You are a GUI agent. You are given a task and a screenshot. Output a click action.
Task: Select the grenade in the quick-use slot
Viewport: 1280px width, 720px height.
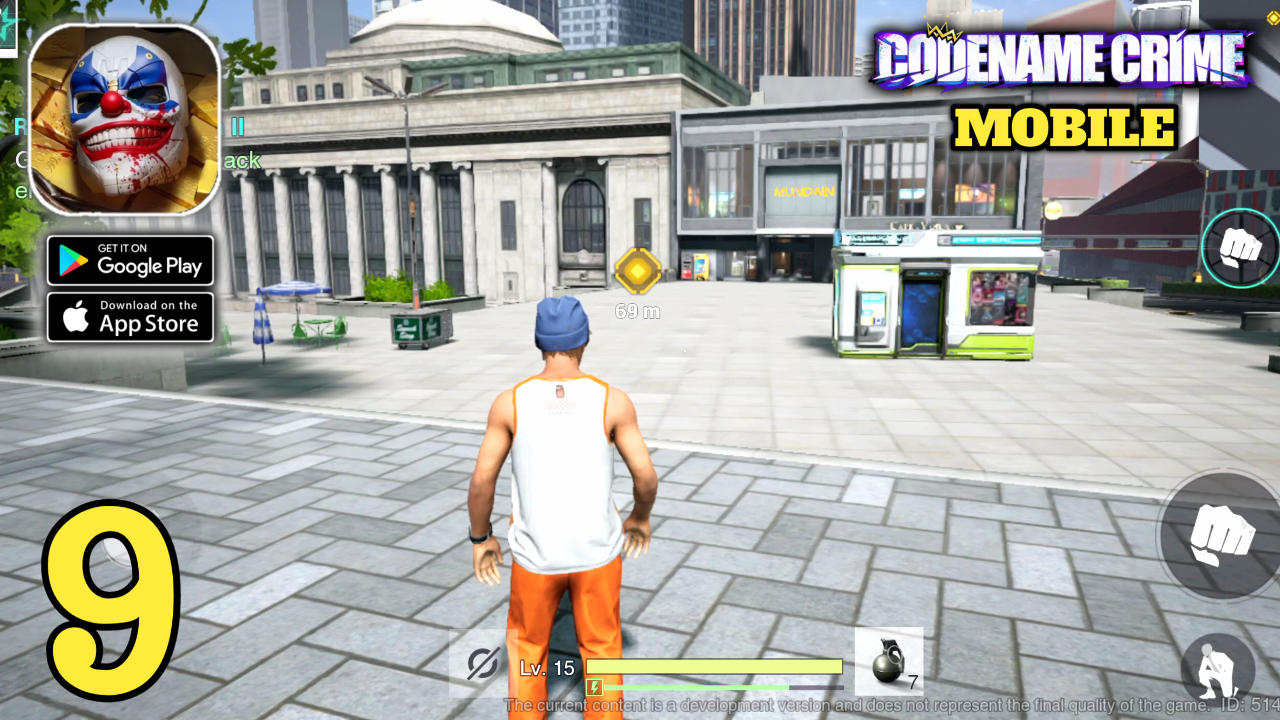click(888, 659)
